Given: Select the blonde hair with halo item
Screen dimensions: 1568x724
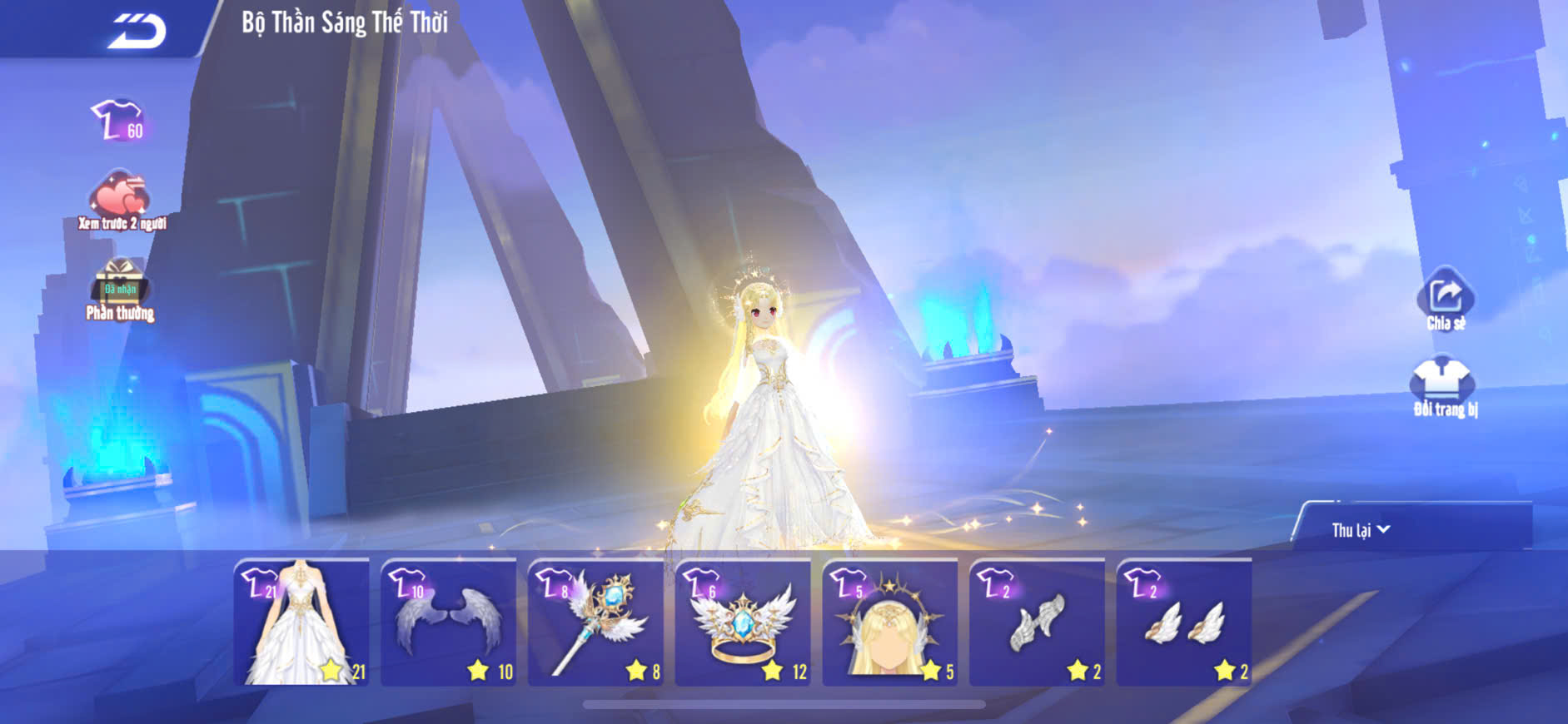Looking at the screenshot, I should point(890,622).
